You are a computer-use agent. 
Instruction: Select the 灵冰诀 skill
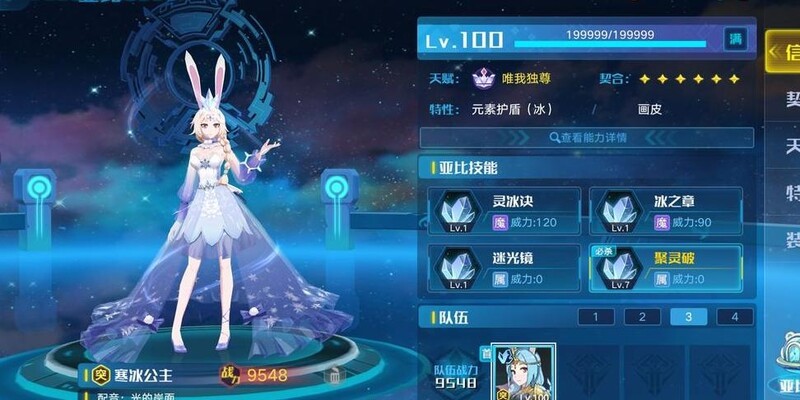click(500, 211)
